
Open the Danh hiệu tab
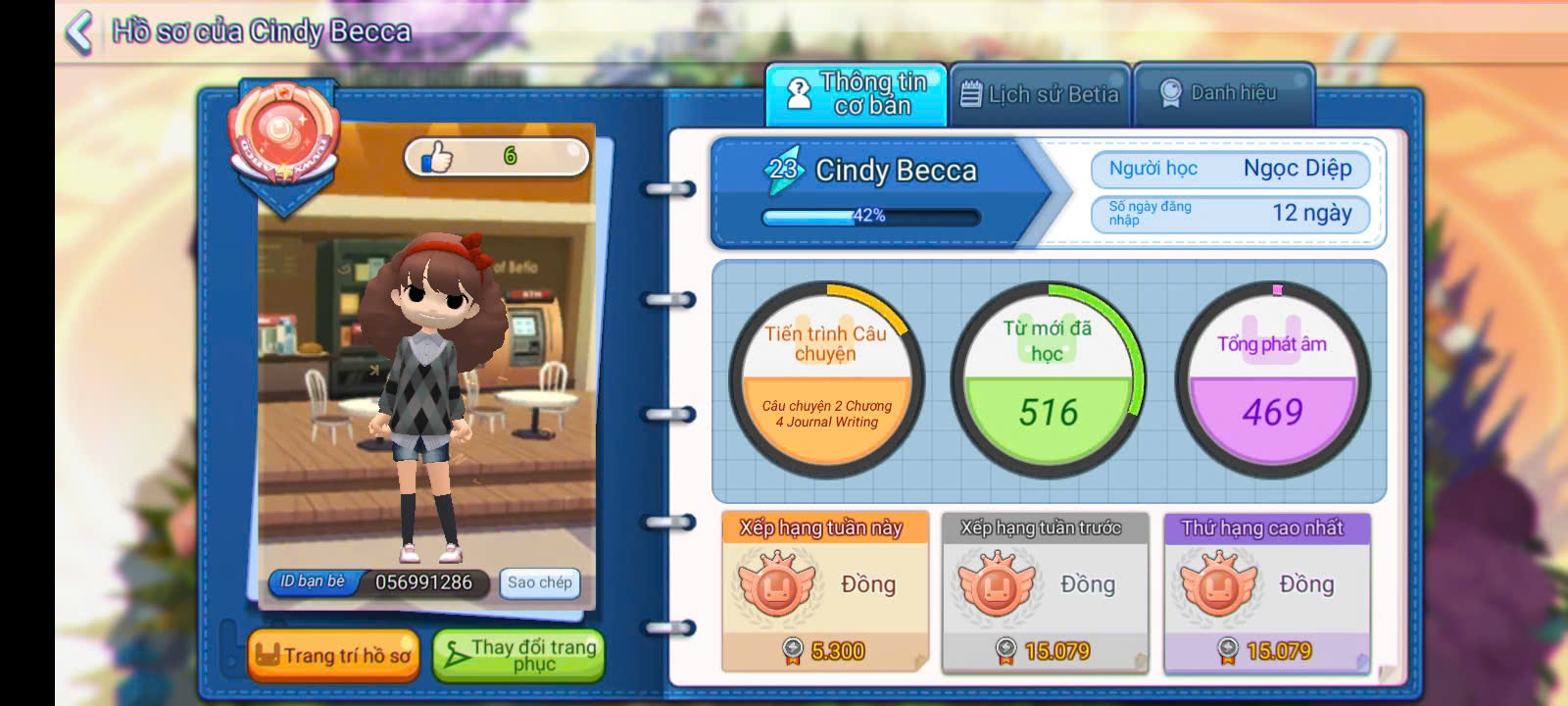[1221, 94]
